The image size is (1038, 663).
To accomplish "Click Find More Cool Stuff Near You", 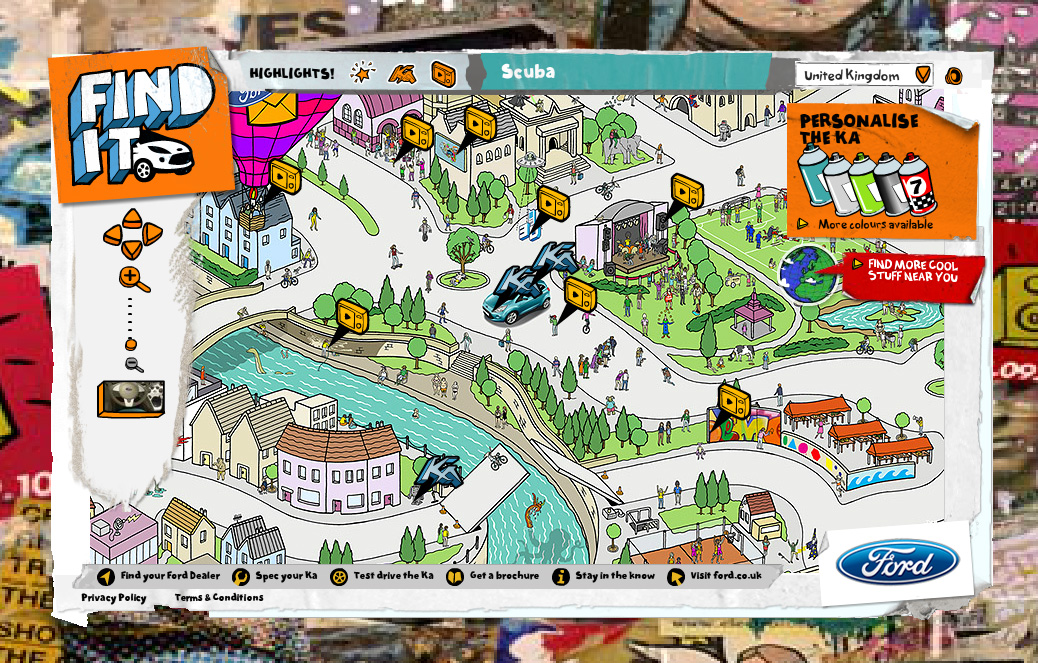I will click(x=911, y=270).
